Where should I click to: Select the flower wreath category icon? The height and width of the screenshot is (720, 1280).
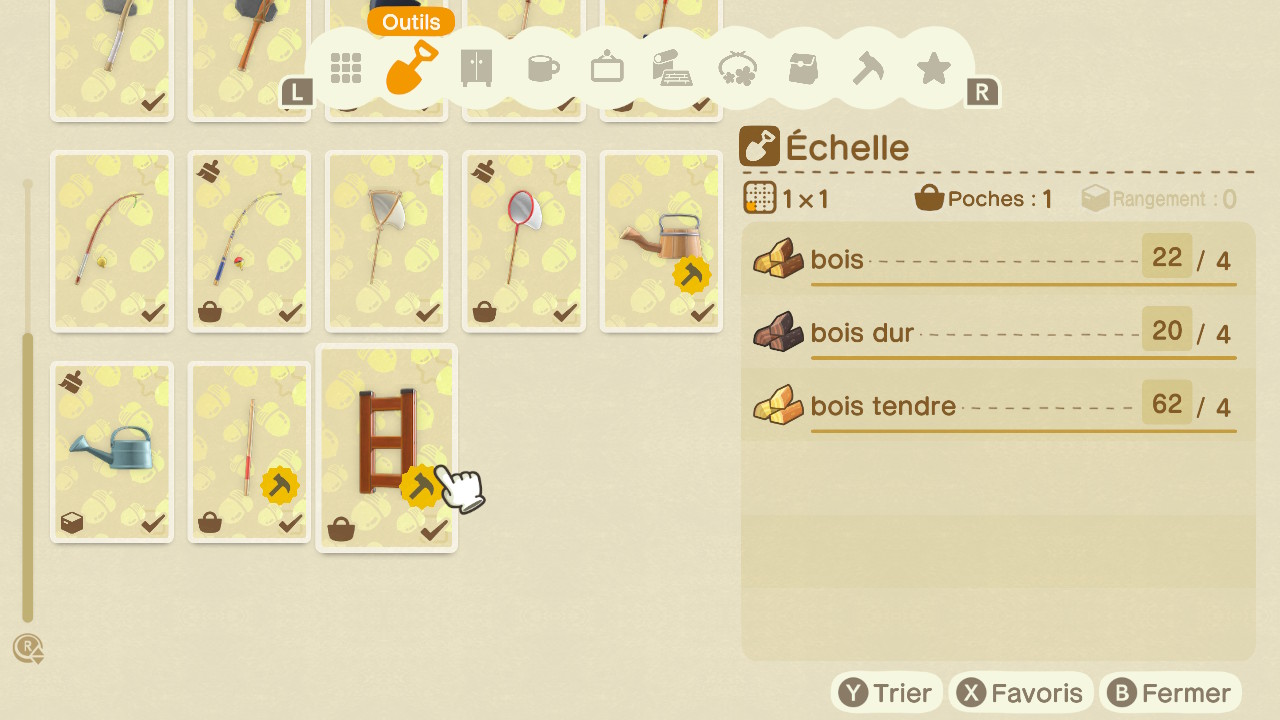[x=737, y=68]
